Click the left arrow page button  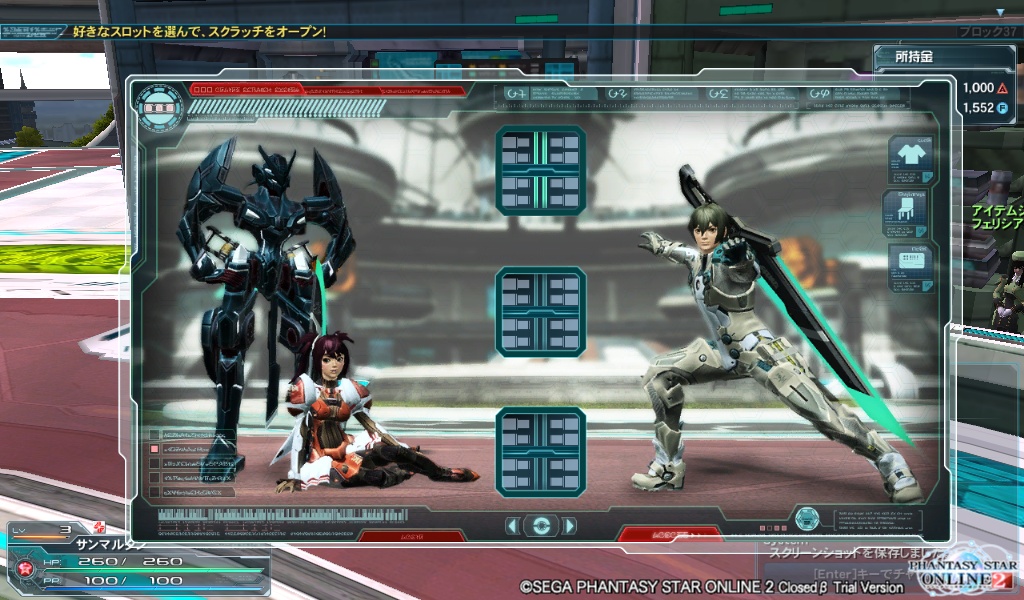512,526
